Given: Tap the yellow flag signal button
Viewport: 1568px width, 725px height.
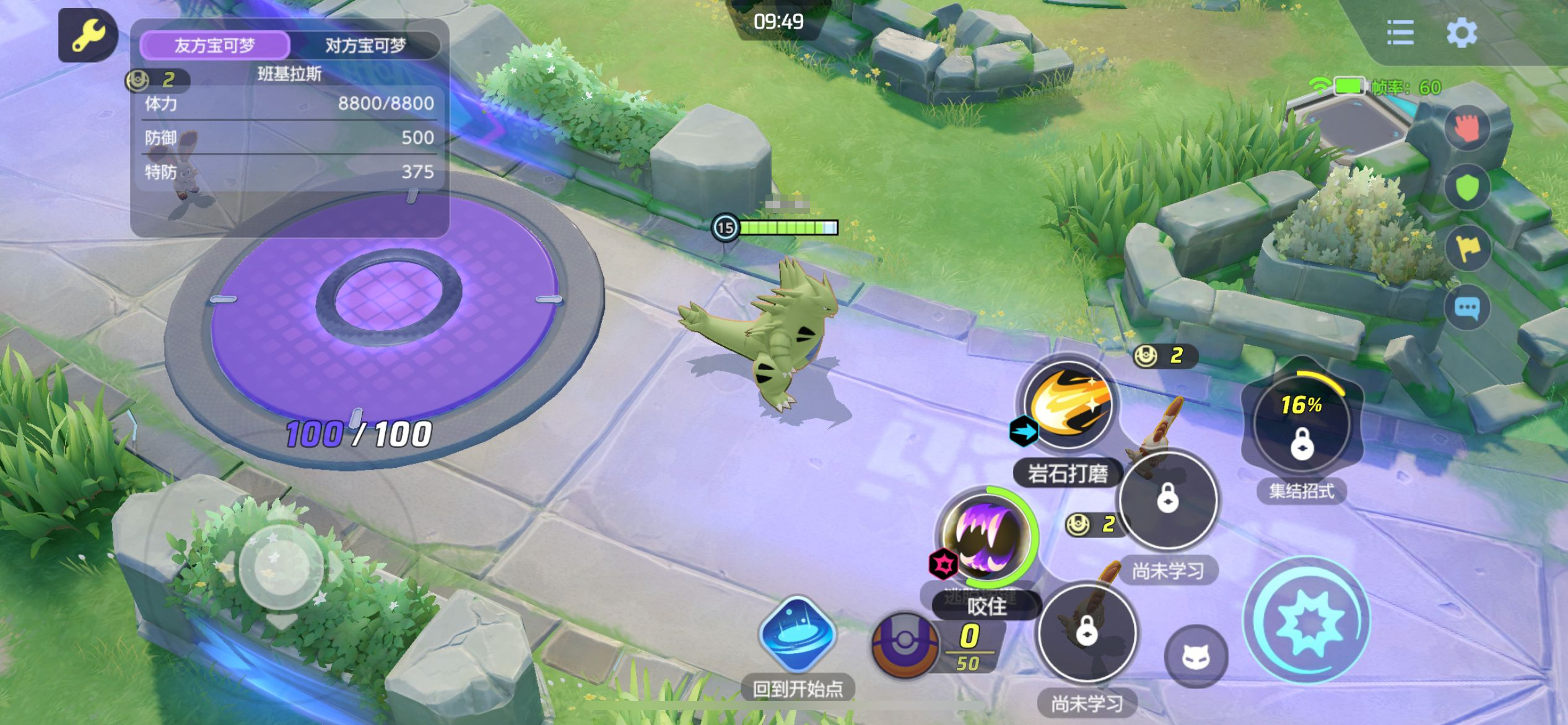Looking at the screenshot, I should pyautogui.click(x=1466, y=248).
